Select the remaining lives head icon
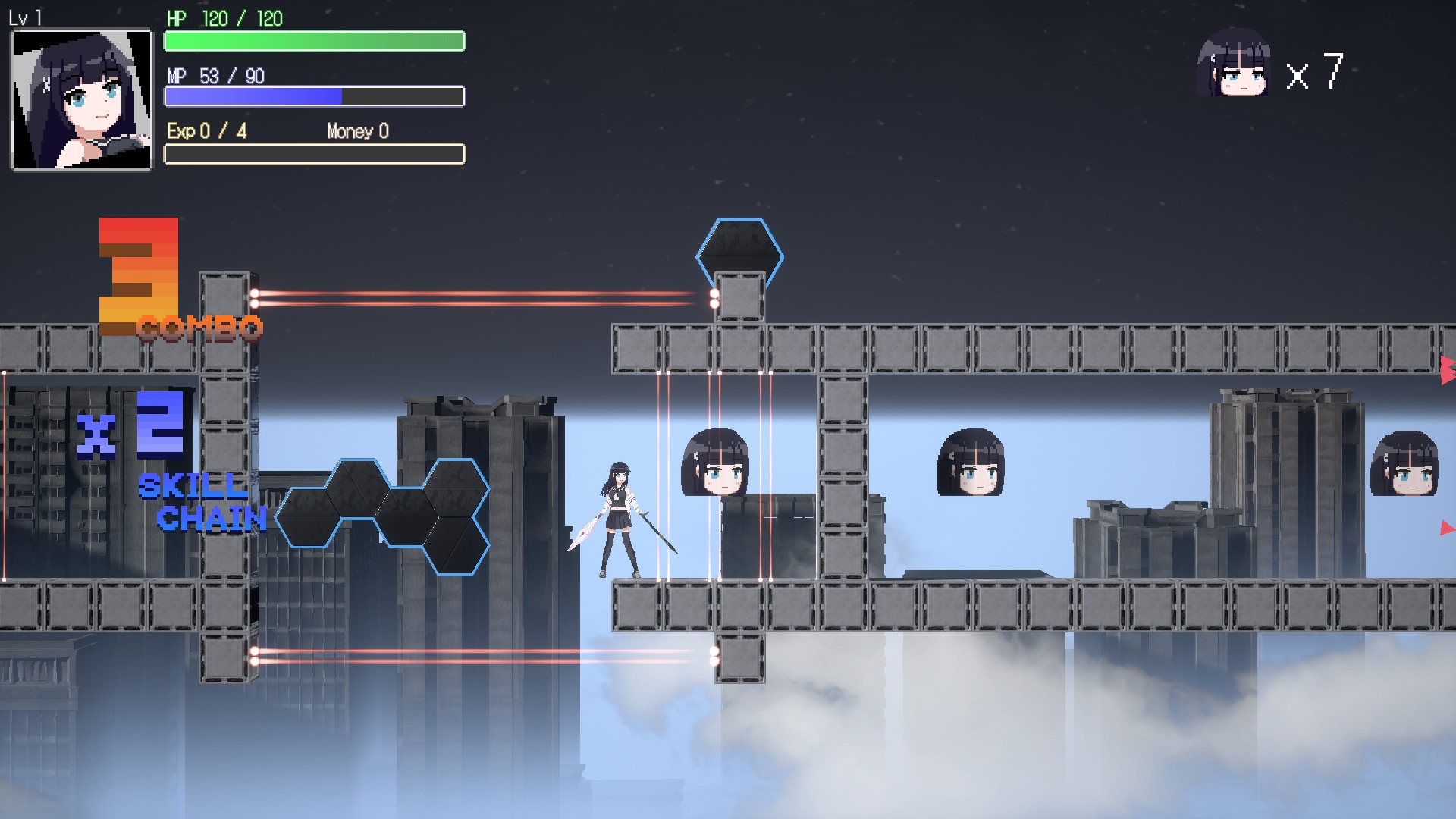Image resolution: width=1456 pixels, height=819 pixels. pyautogui.click(x=1233, y=64)
